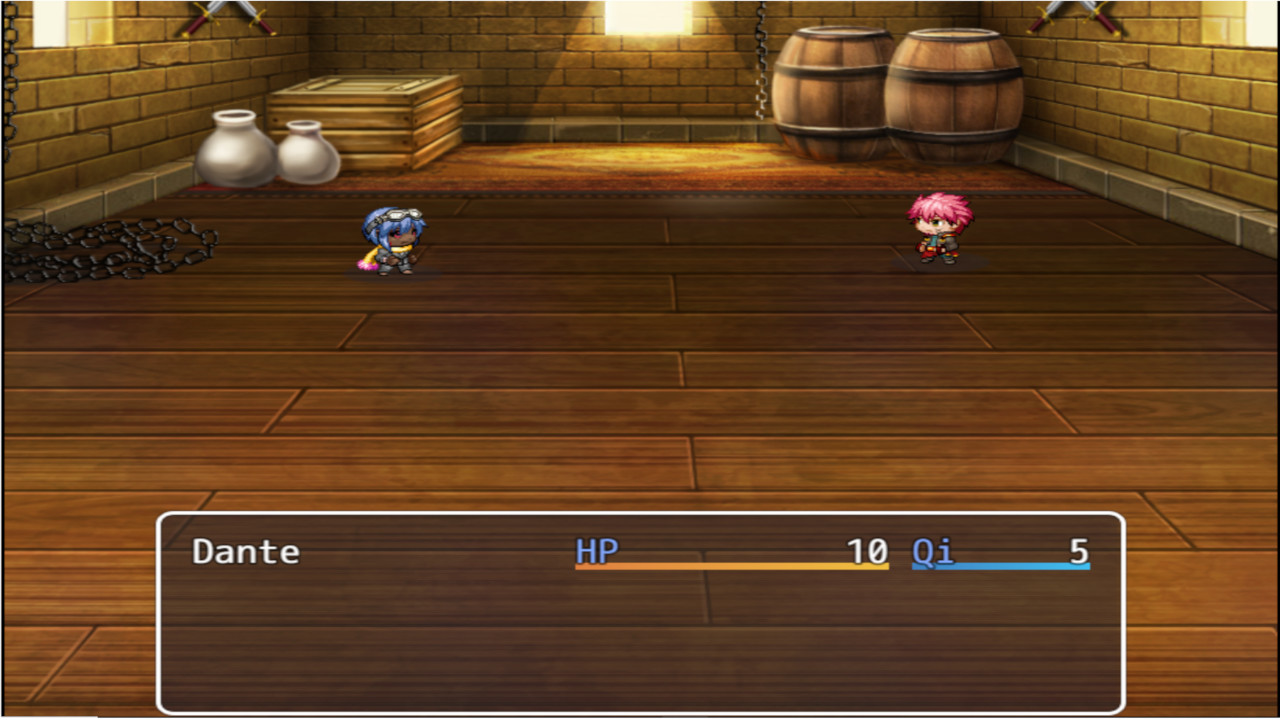
Task: Select the large white pot
Action: pos(232,150)
